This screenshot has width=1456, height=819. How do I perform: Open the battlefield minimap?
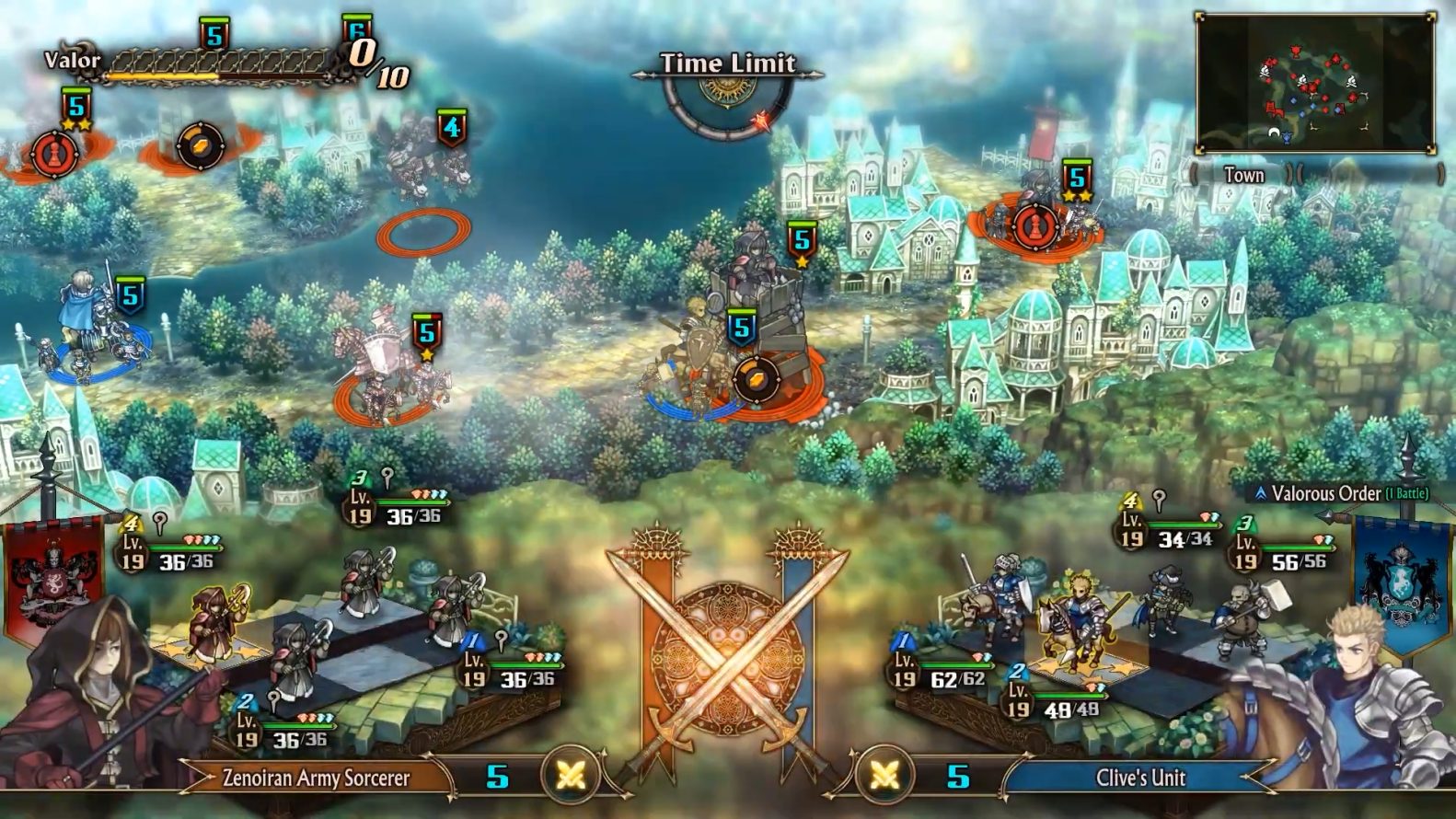pos(1314,82)
